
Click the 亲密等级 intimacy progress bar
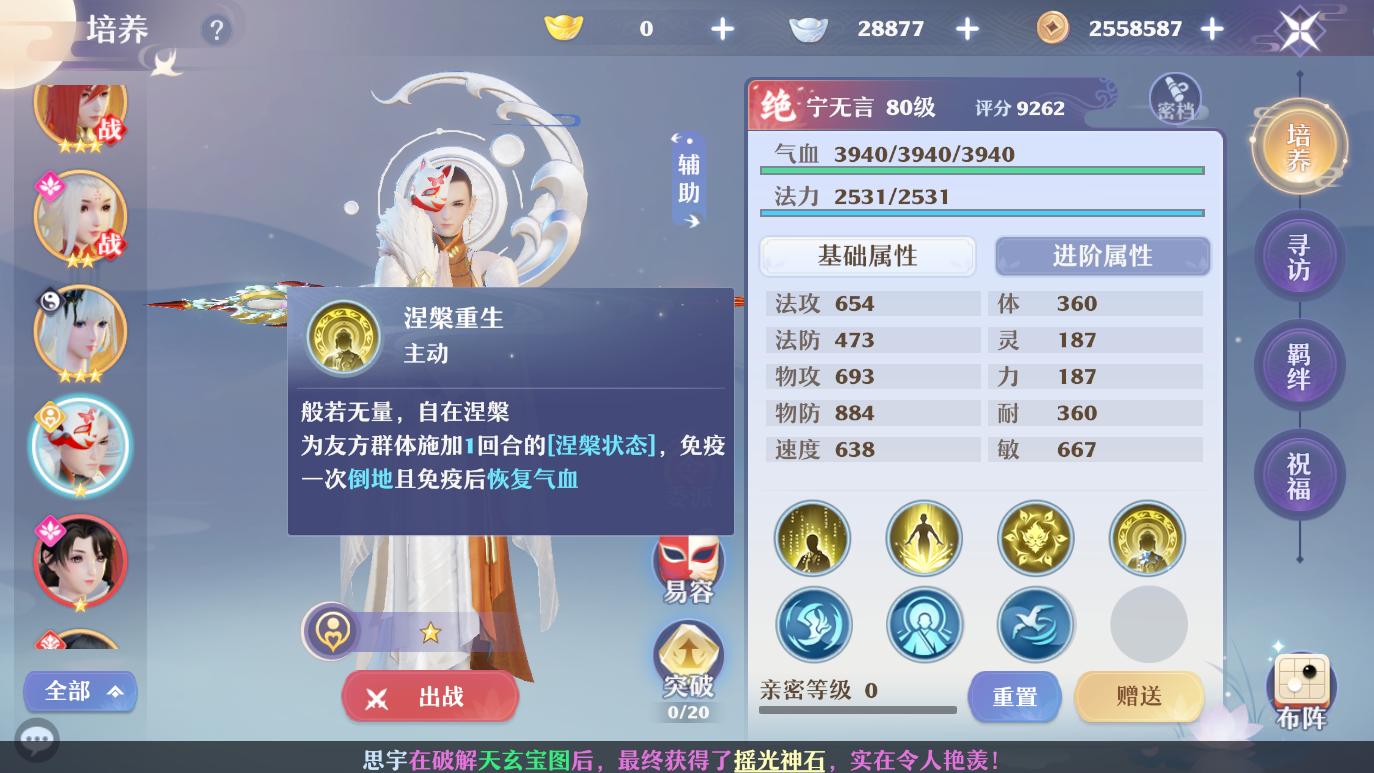tap(857, 710)
